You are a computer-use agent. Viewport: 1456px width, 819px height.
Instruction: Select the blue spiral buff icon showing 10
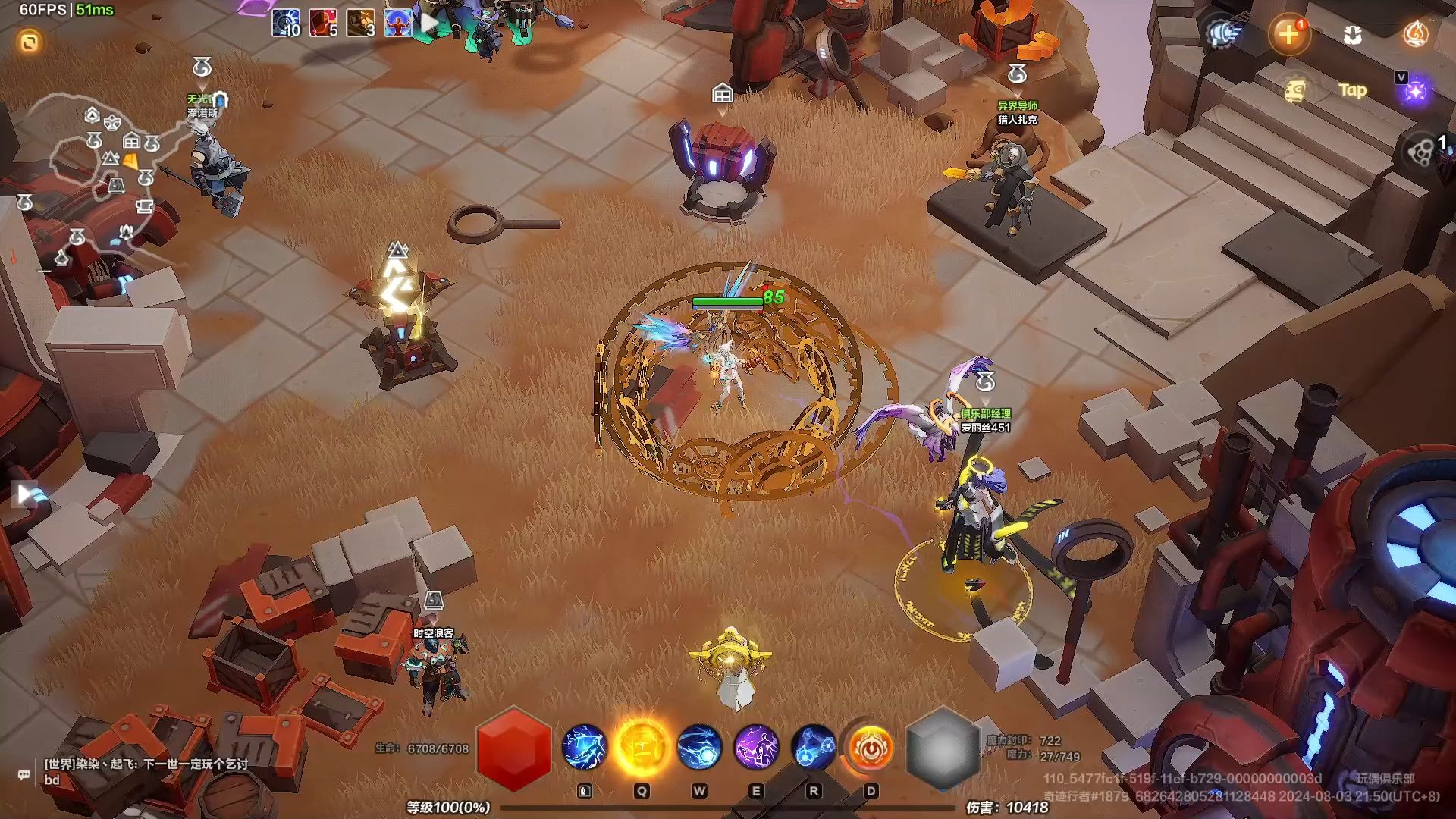pyautogui.click(x=286, y=24)
